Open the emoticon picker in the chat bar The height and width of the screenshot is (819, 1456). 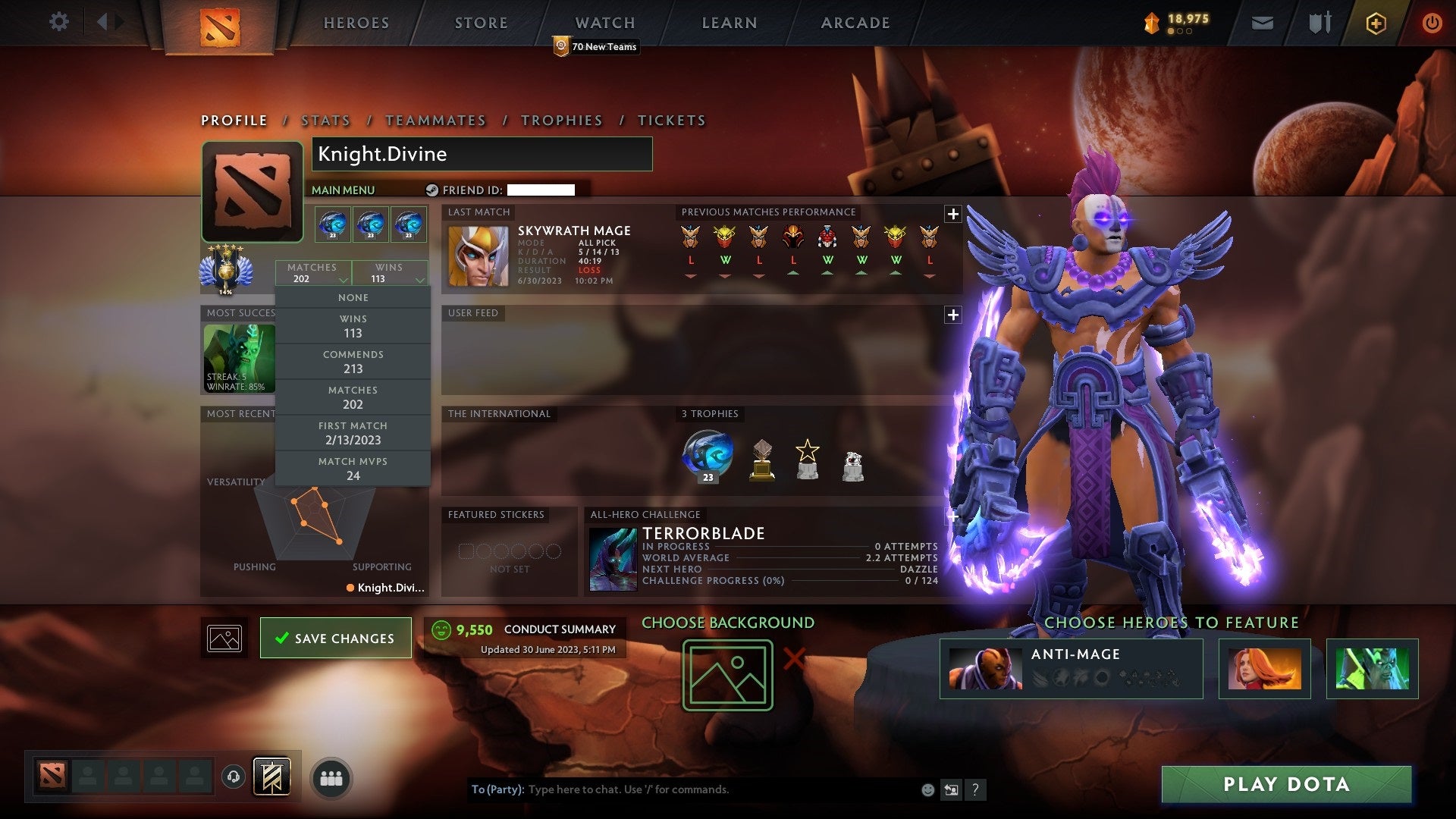click(x=927, y=789)
